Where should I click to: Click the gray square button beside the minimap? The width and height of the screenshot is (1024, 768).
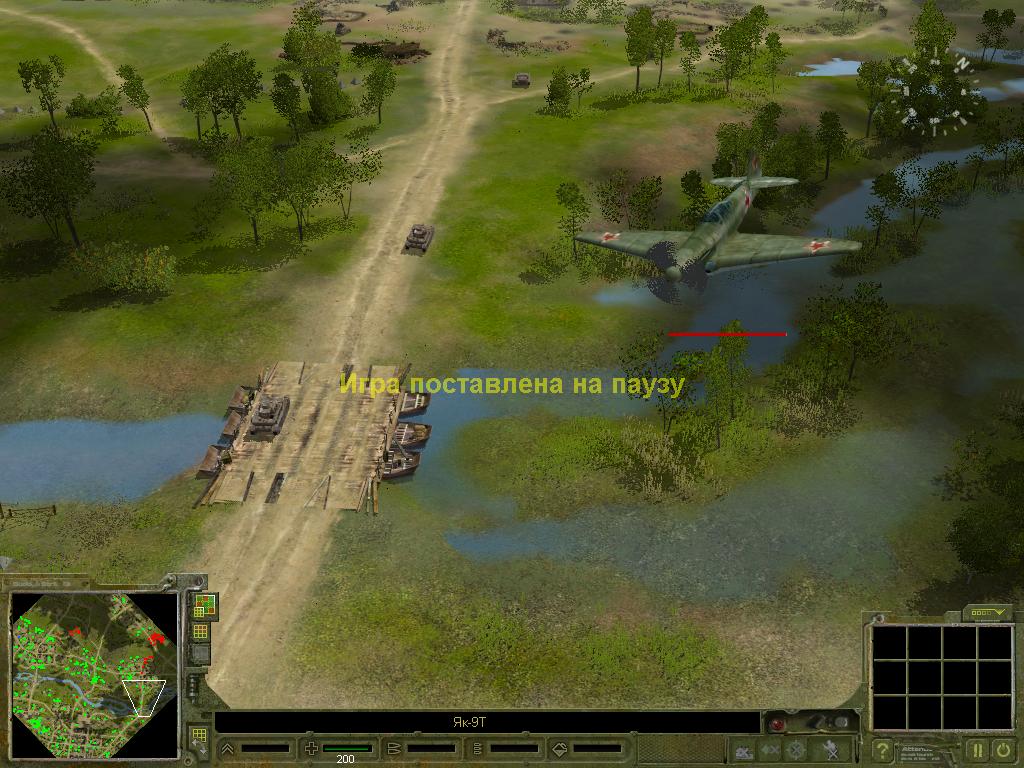tap(201, 654)
